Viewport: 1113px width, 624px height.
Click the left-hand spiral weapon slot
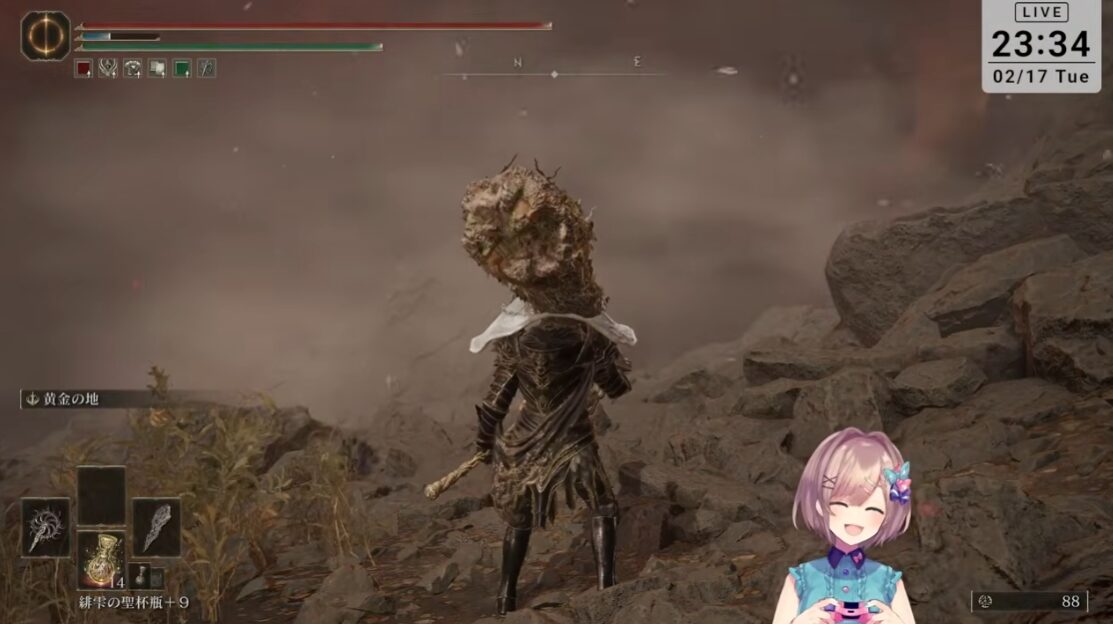pos(46,527)
